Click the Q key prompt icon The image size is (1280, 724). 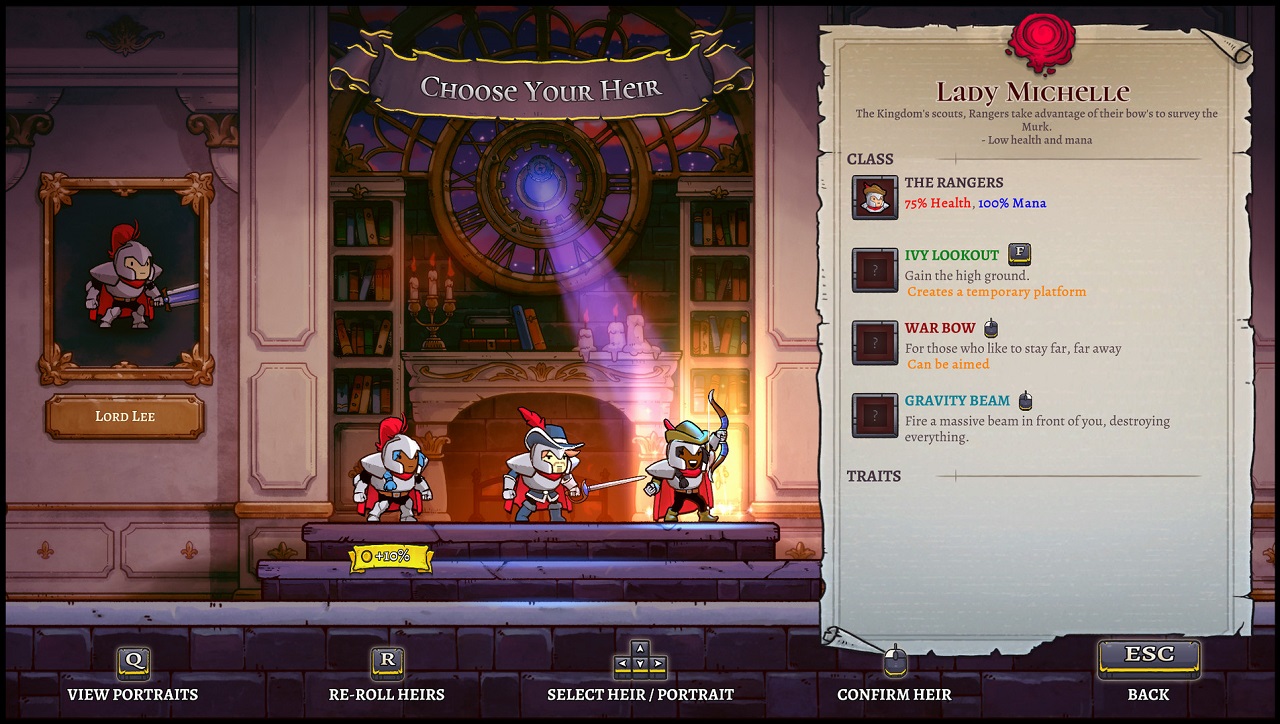point(132,662)
